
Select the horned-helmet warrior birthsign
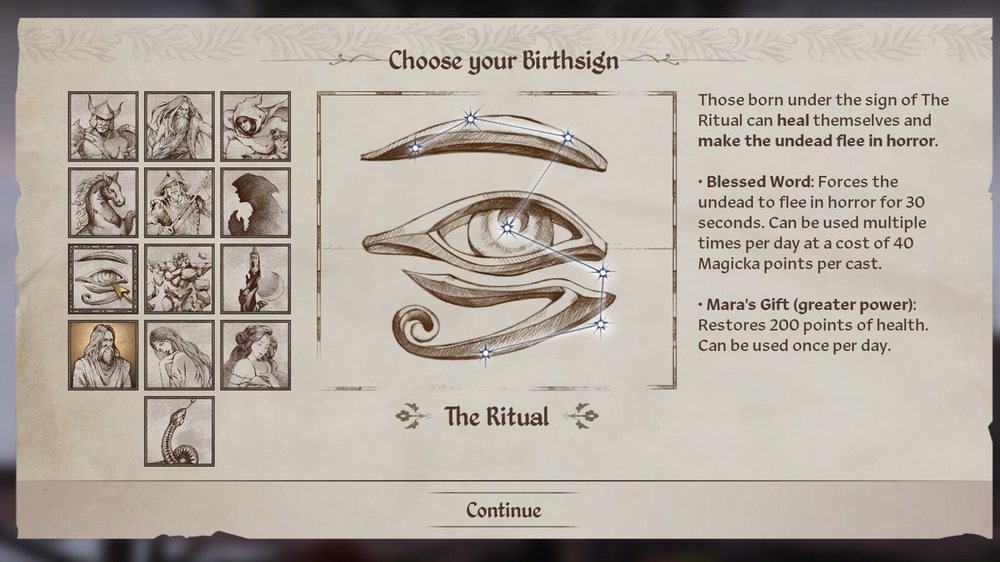[103, 127]
